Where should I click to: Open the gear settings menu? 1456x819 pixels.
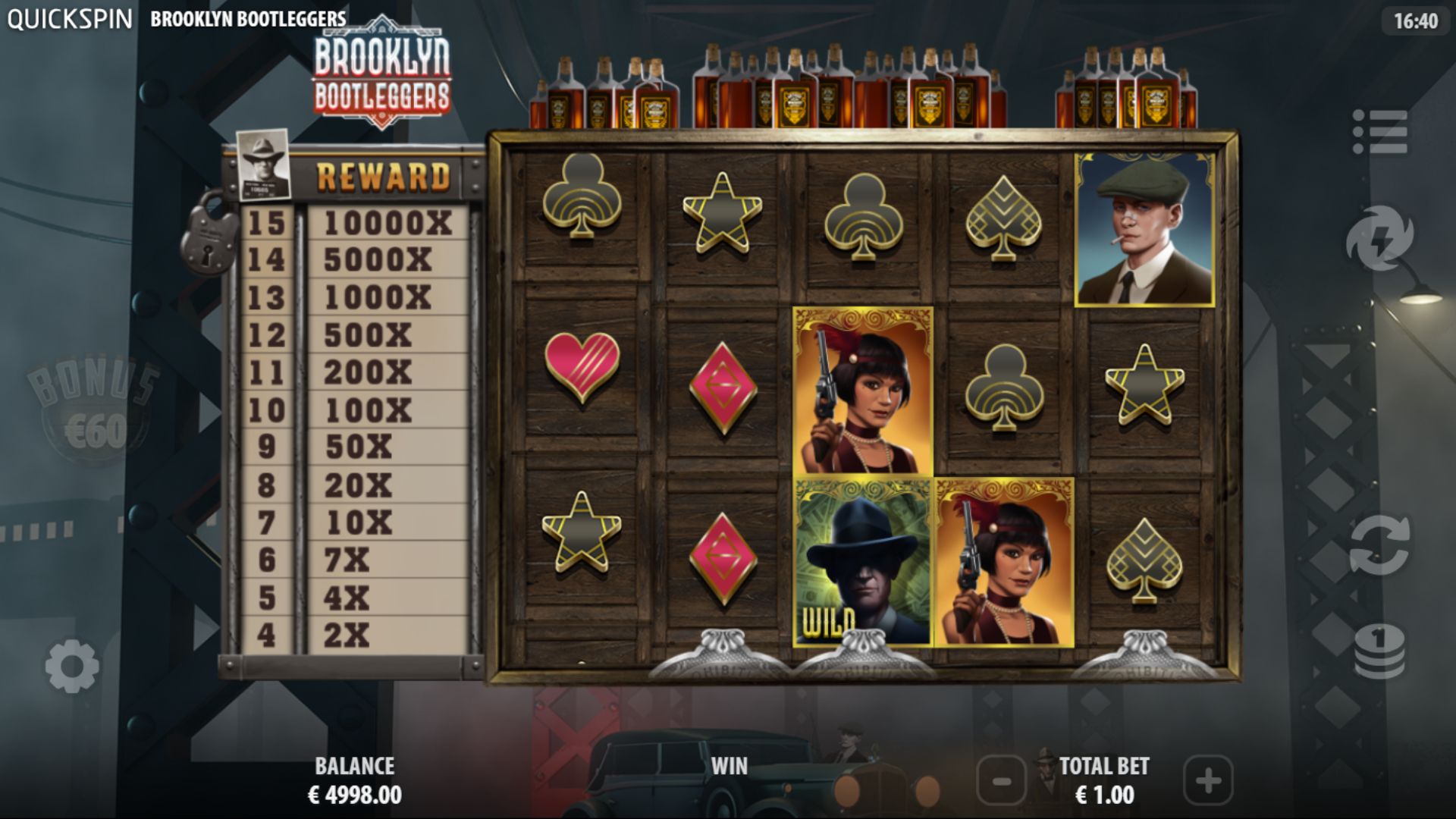click(x=72, y=667)
